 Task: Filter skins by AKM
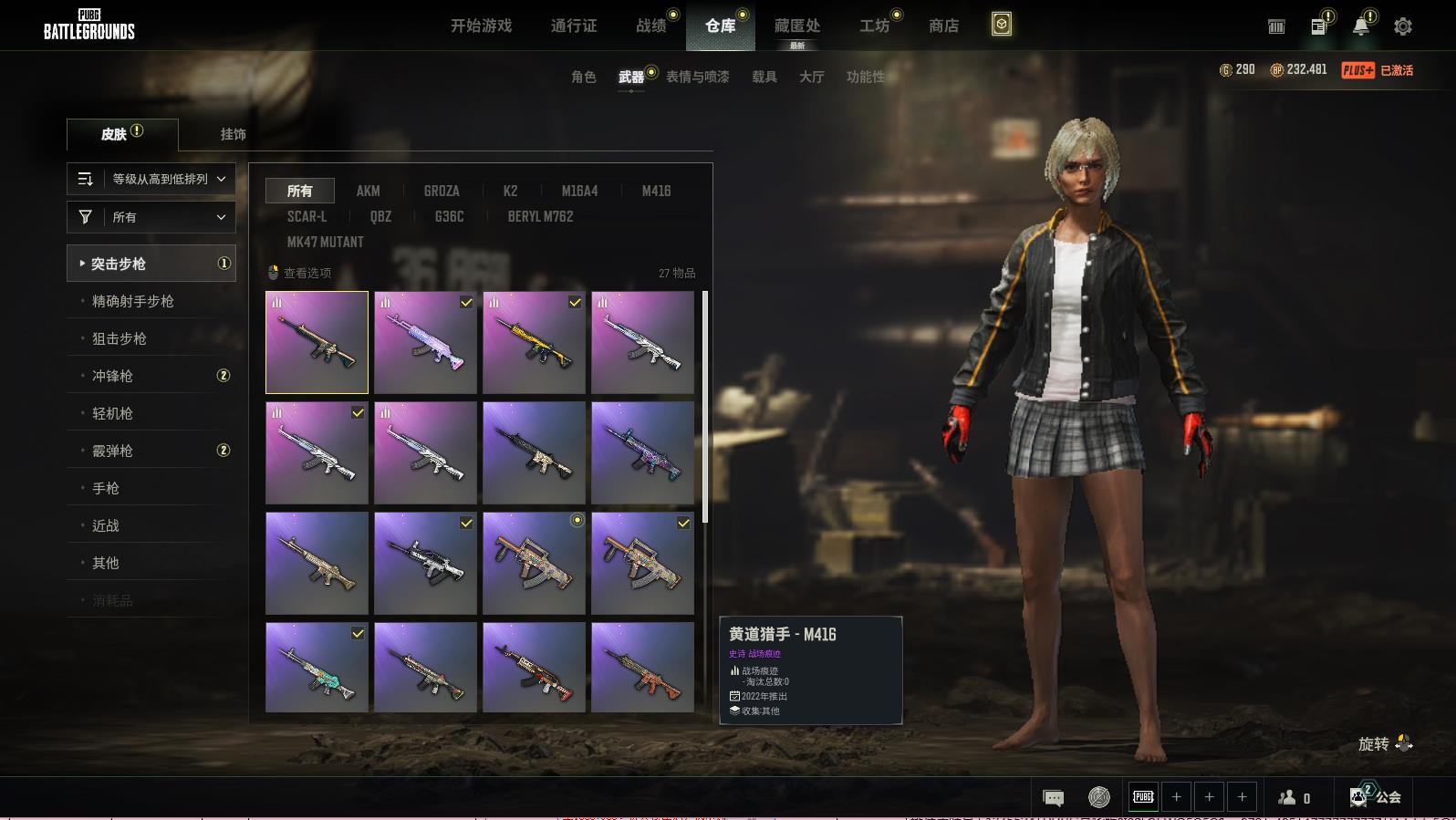pos(368,191)
